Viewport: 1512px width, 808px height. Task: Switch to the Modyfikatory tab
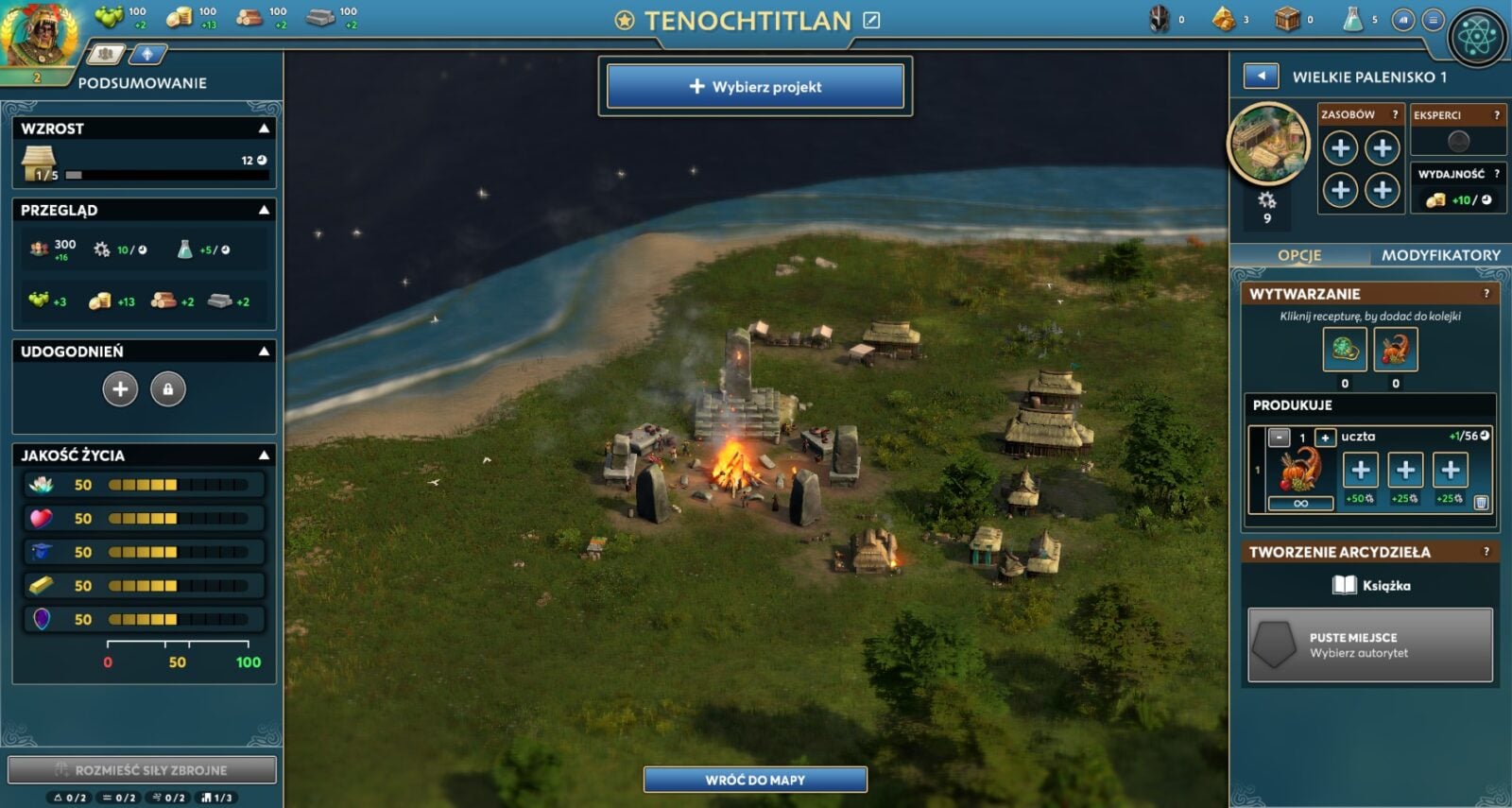1440,255
